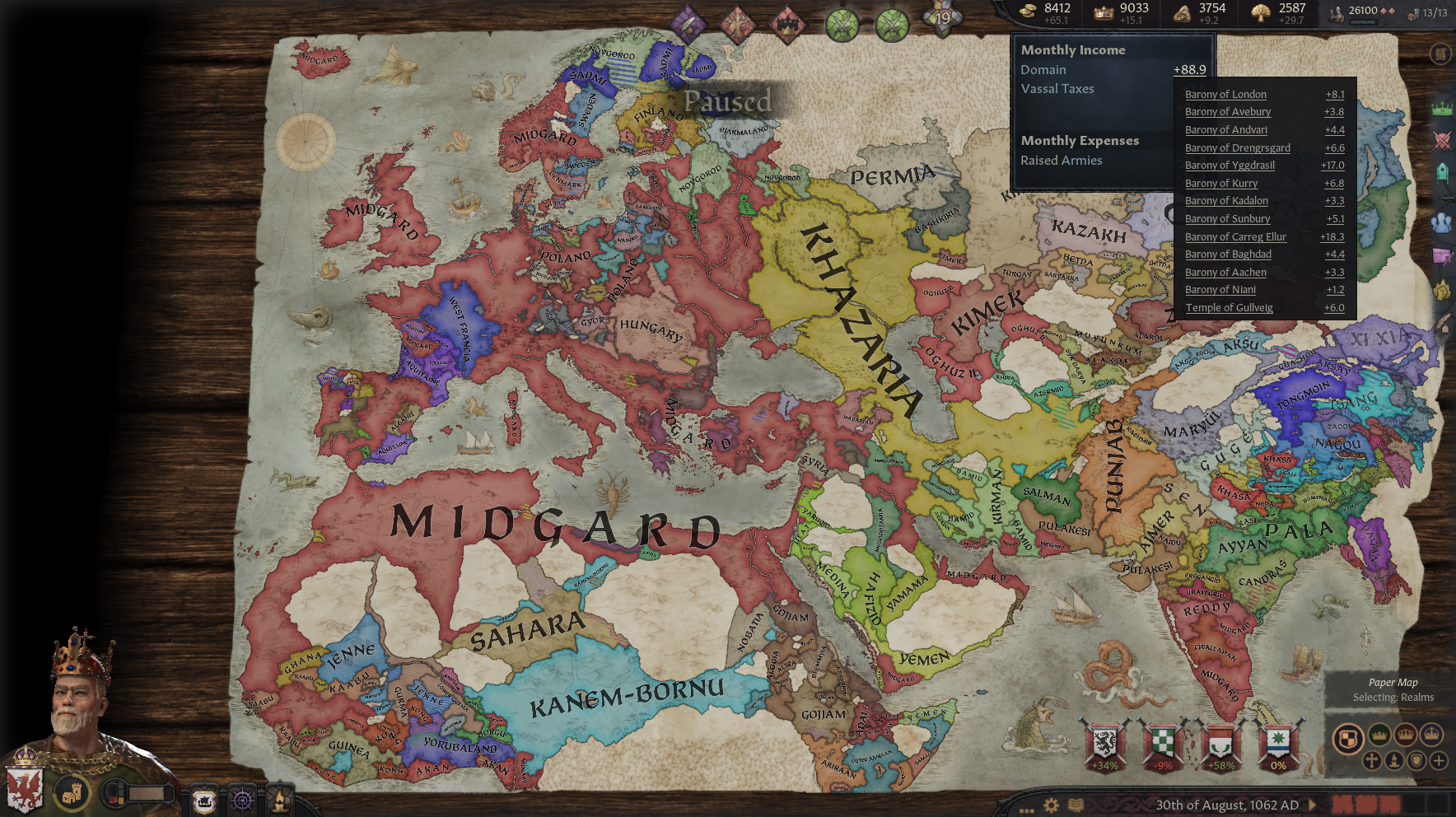Open the encyclopedia book beside the date
1456x817 pixels.
pos(1076,805)
